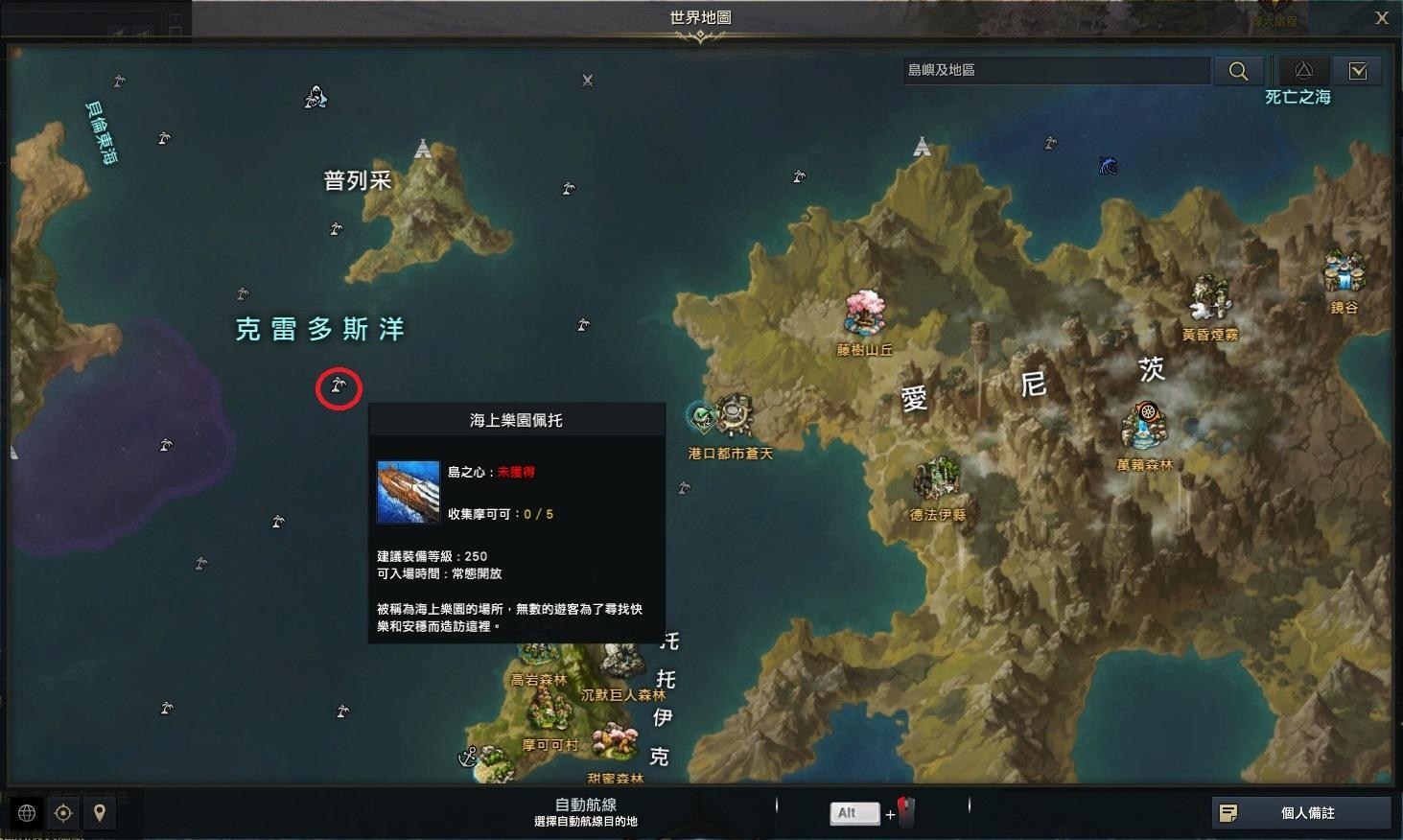Click the magnifying glass search icon
The width and height of the screenshot is (1403, 840).
click(x=1238, y=69)
